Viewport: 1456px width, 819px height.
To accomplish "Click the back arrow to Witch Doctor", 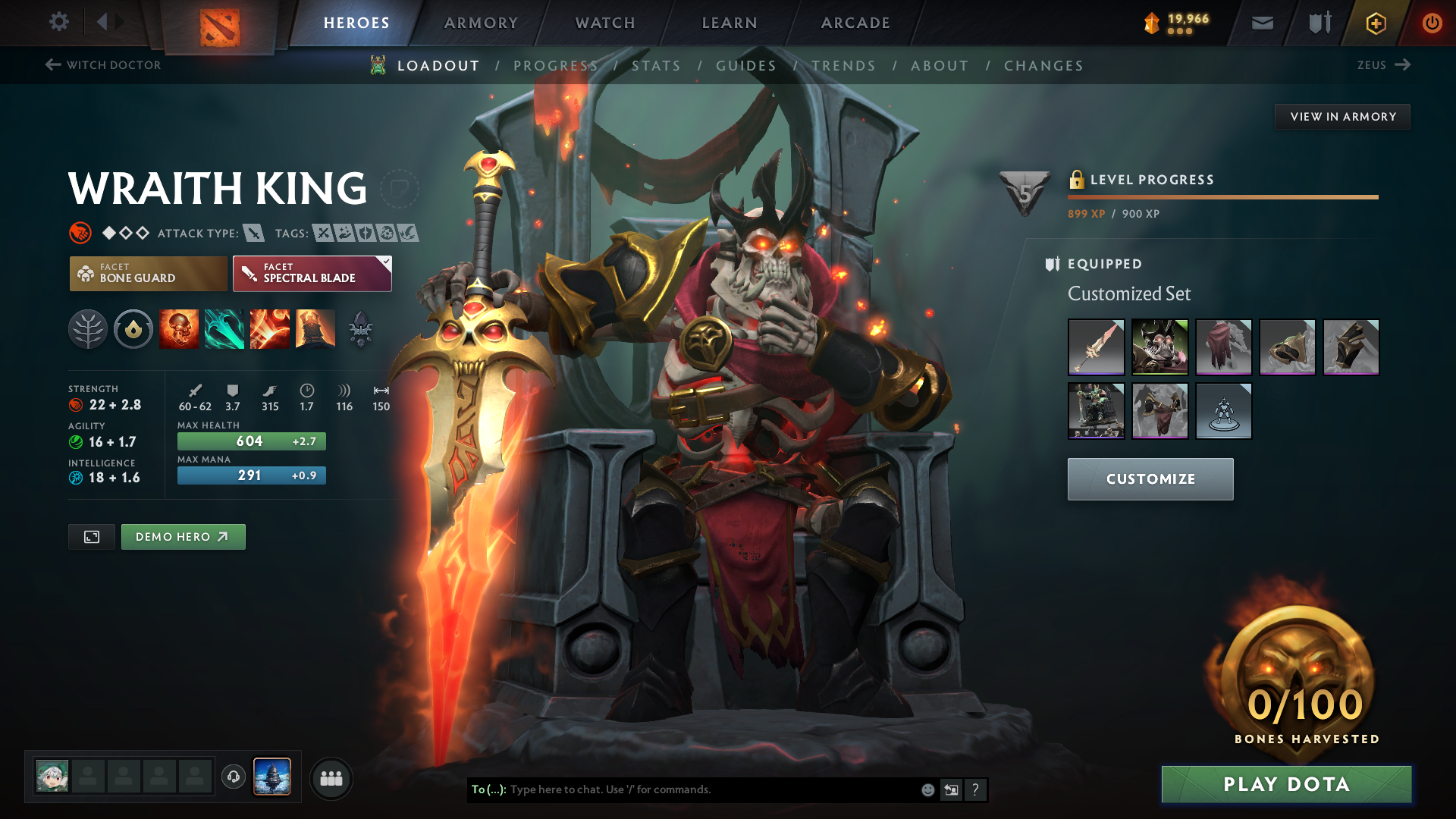I will click(52, 64).
